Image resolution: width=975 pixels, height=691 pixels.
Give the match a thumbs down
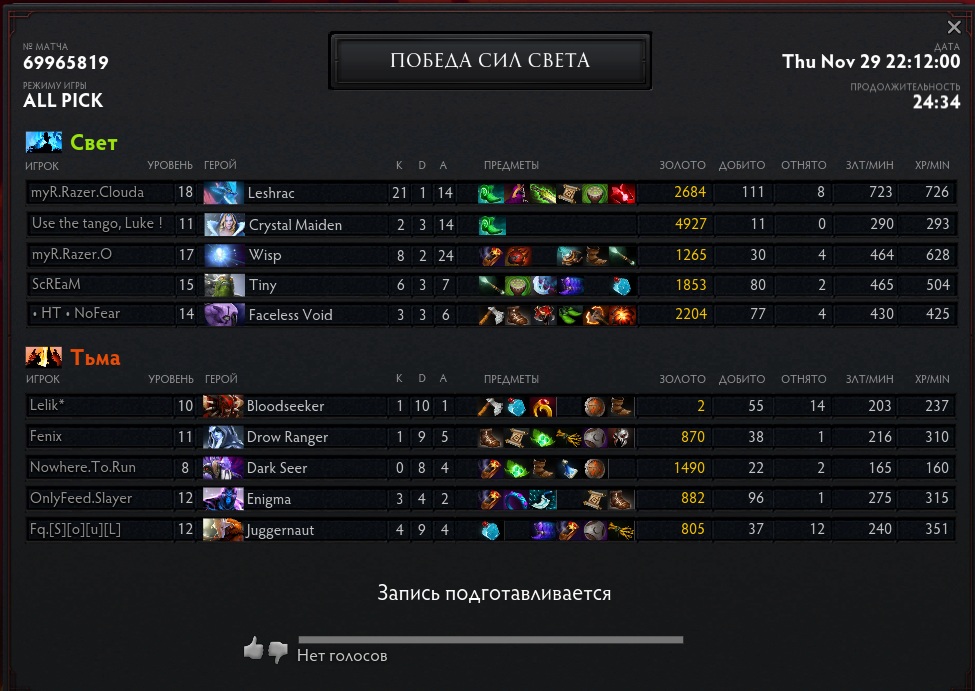point(277,652)
